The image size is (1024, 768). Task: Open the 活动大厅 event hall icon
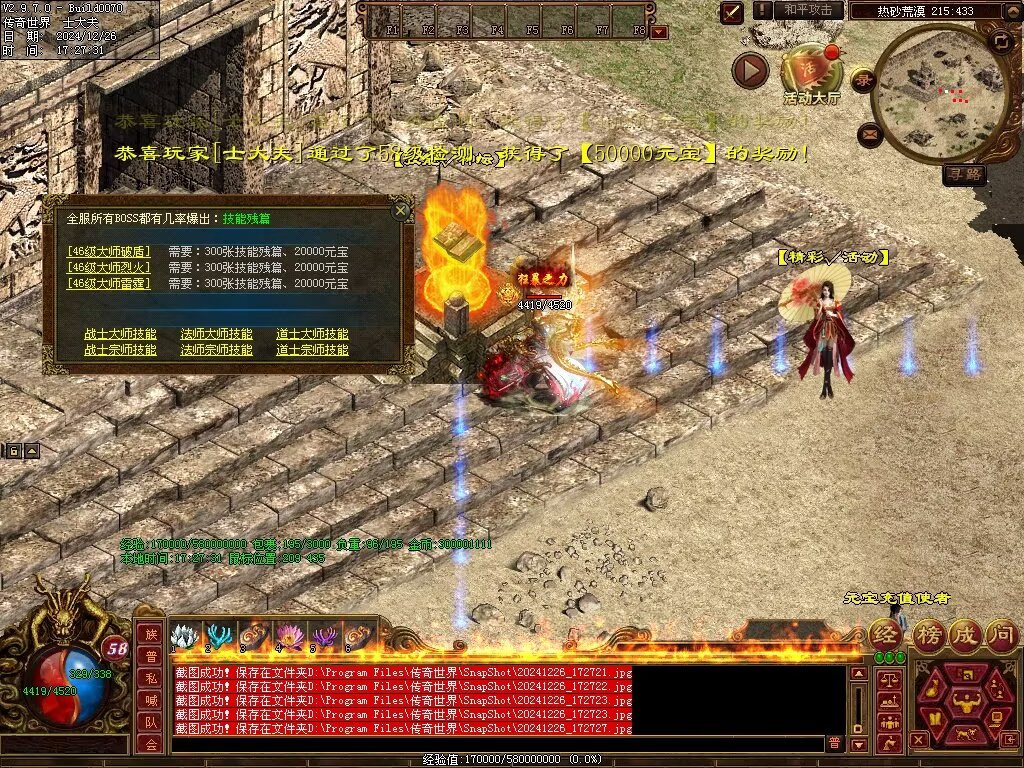[x=811, y=72]
